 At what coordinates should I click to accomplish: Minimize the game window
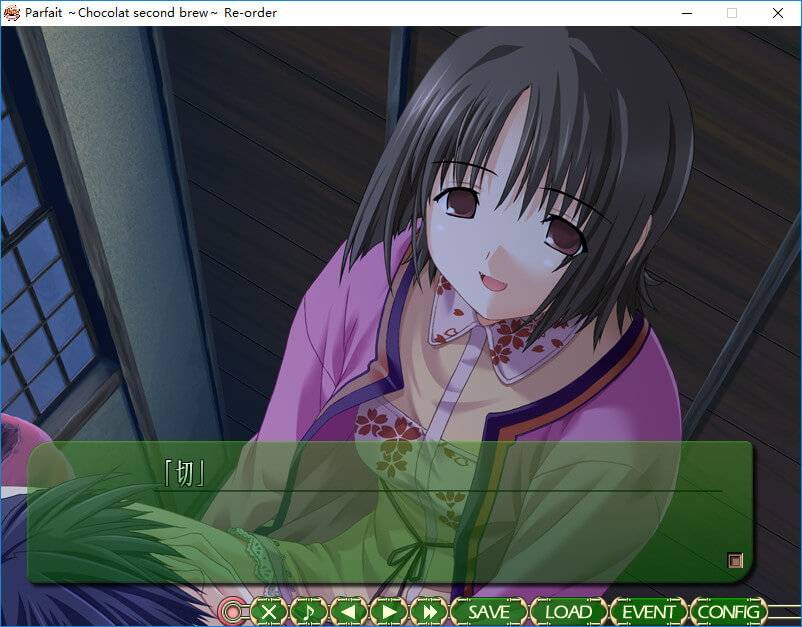point(686,13)
